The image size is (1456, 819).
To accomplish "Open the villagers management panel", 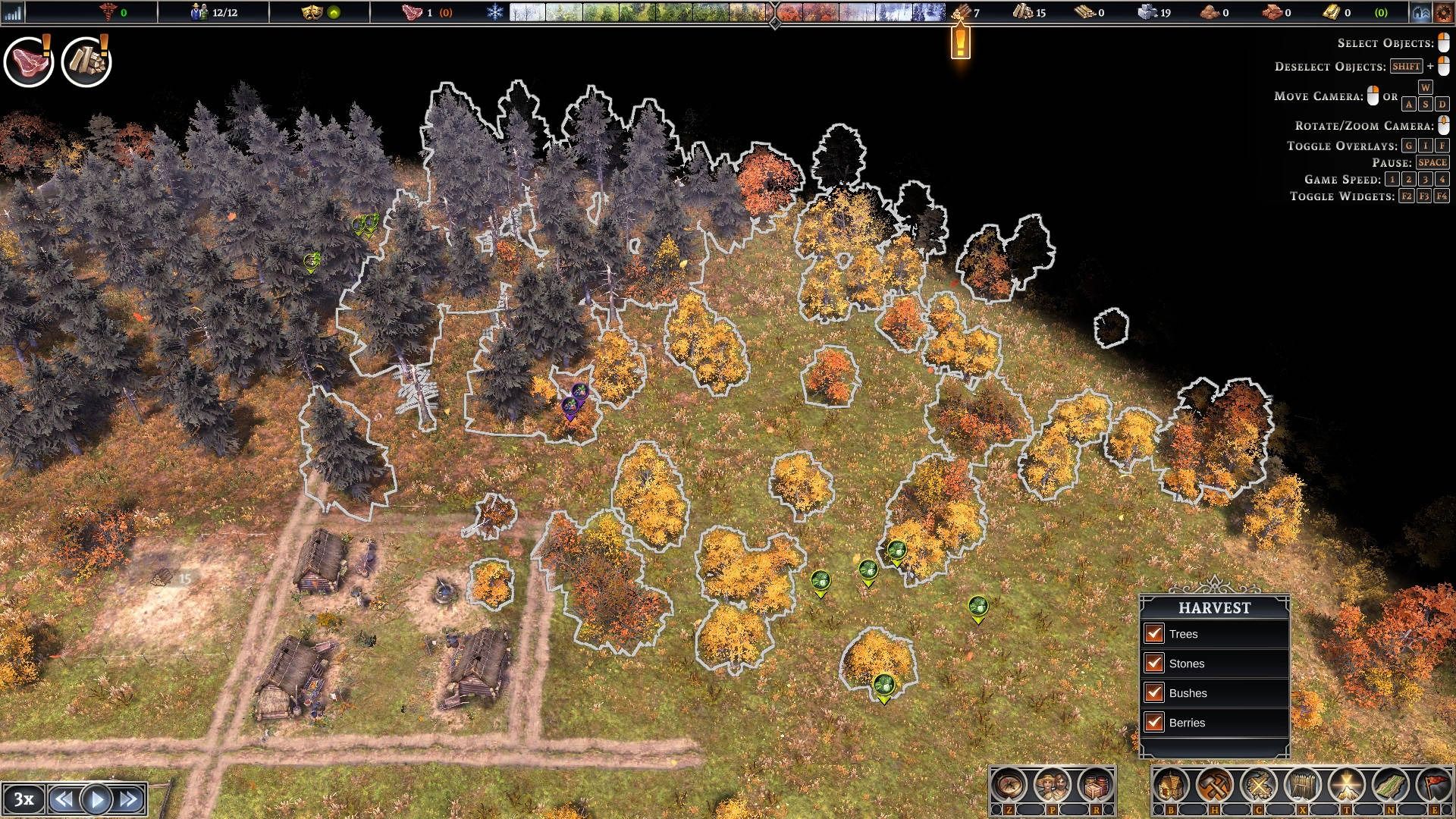I will pyautogui.click(x=1050, y=784).
